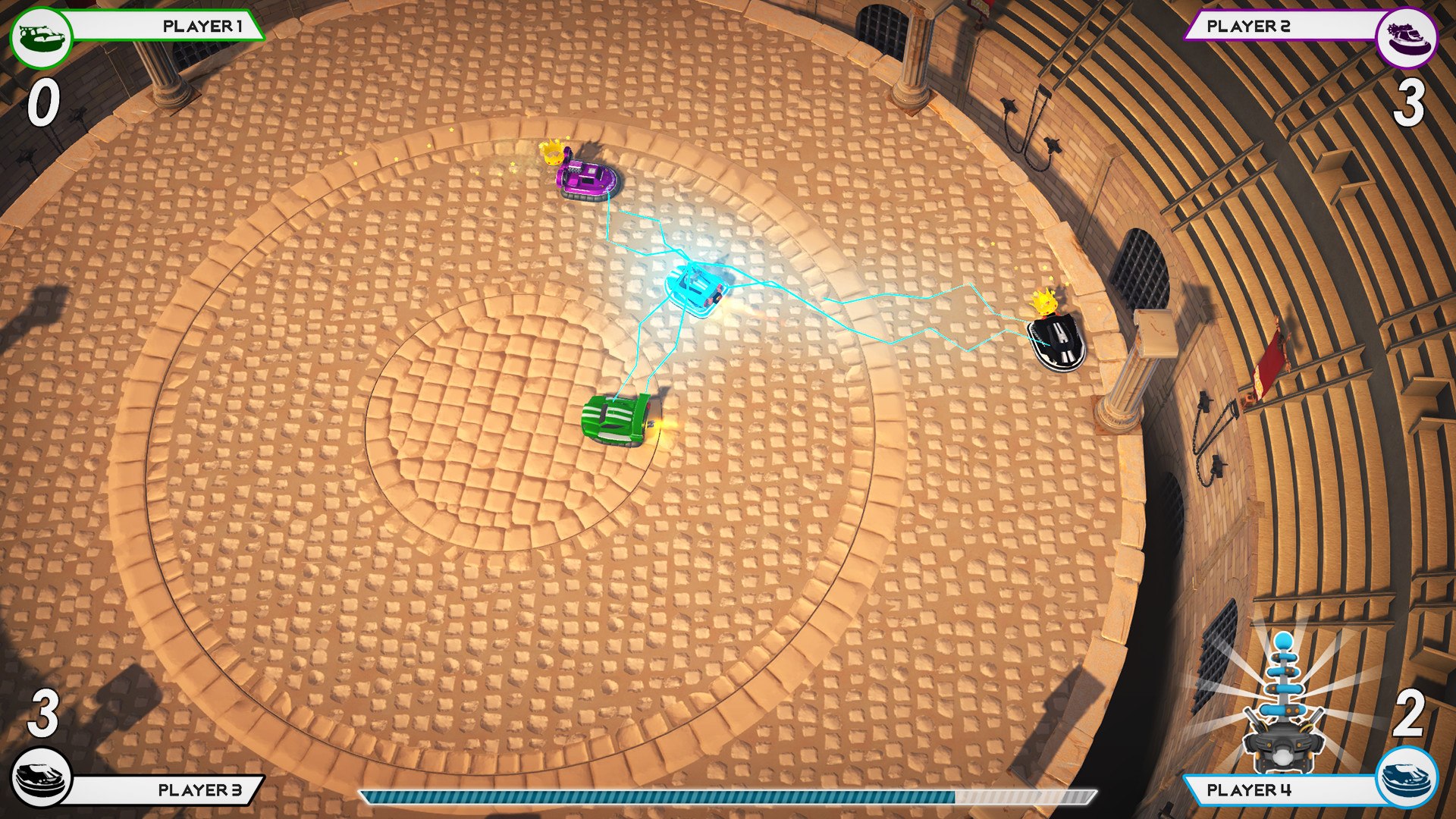Select the purple car badge of Player 2

tap(1407, 36)
